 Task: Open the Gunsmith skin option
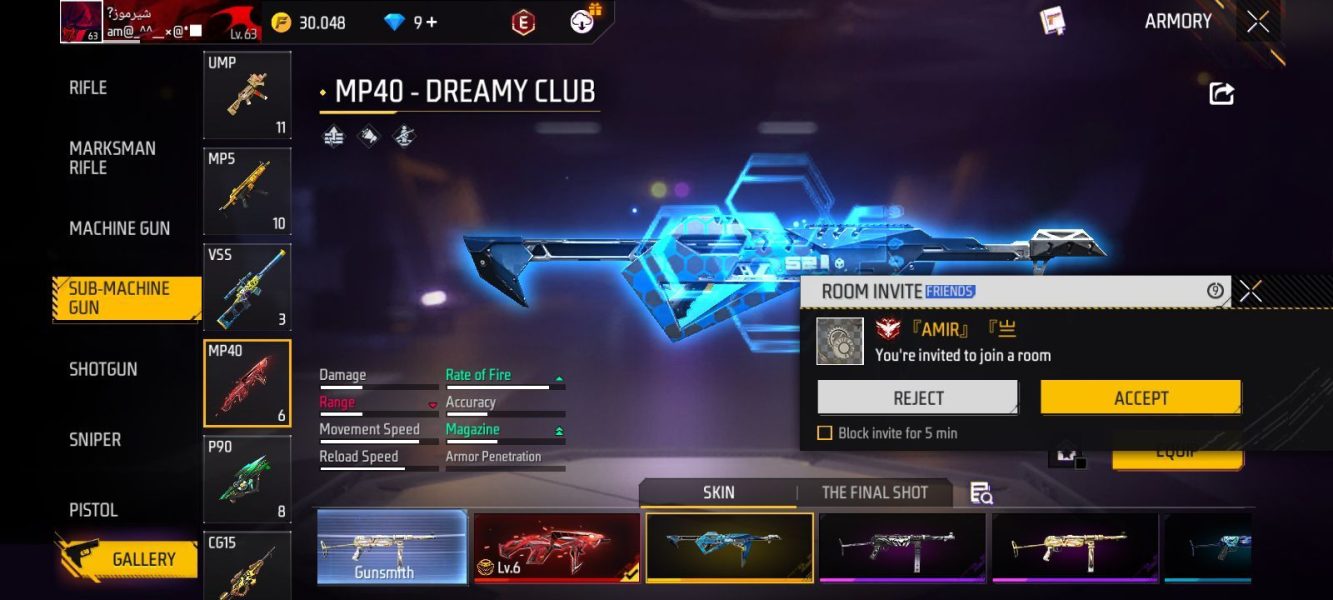pyautogui.click(x=392, y=547)
